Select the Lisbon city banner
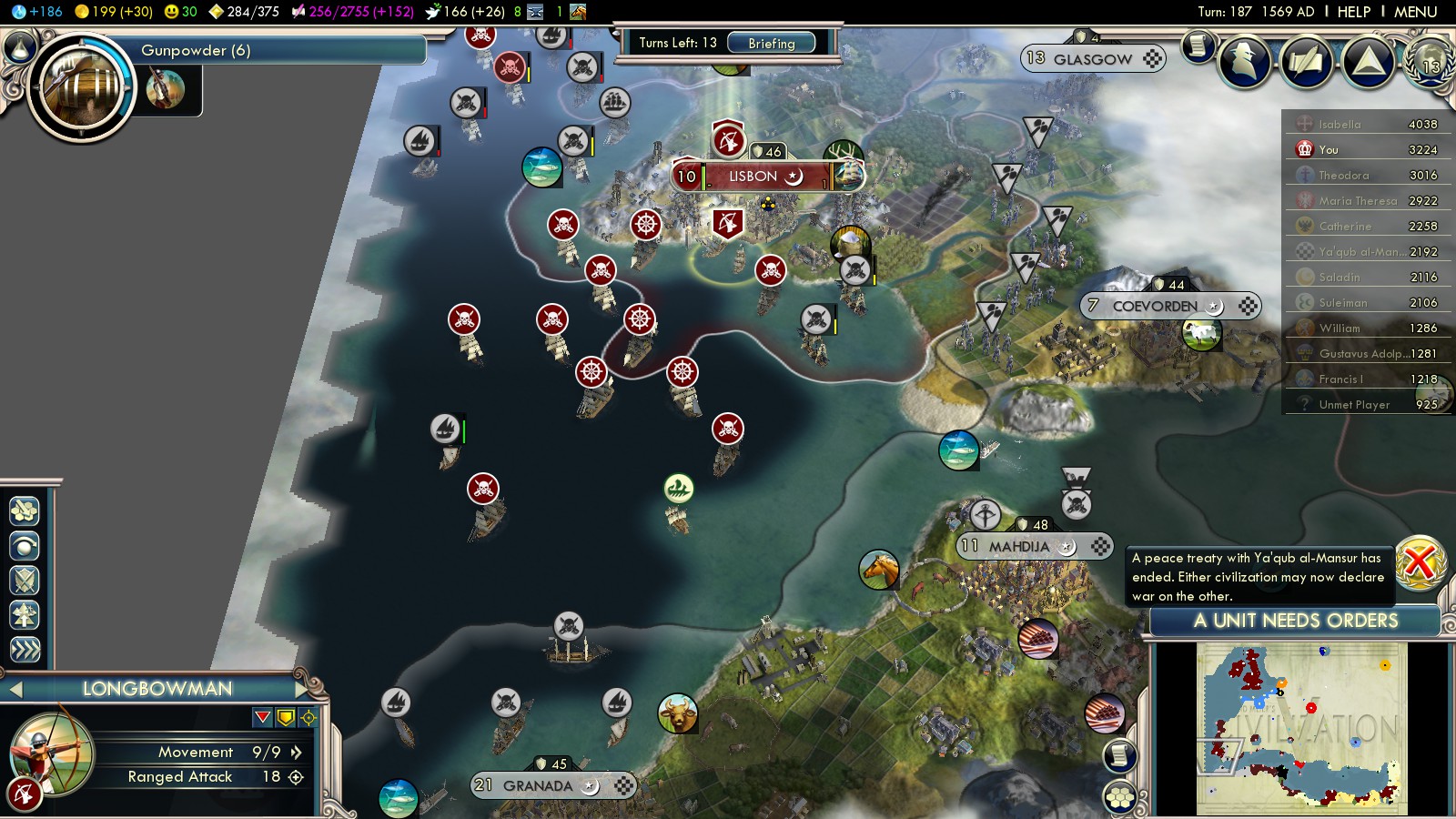The width and height of the screenshot is (1456, 819). point(753,177)
